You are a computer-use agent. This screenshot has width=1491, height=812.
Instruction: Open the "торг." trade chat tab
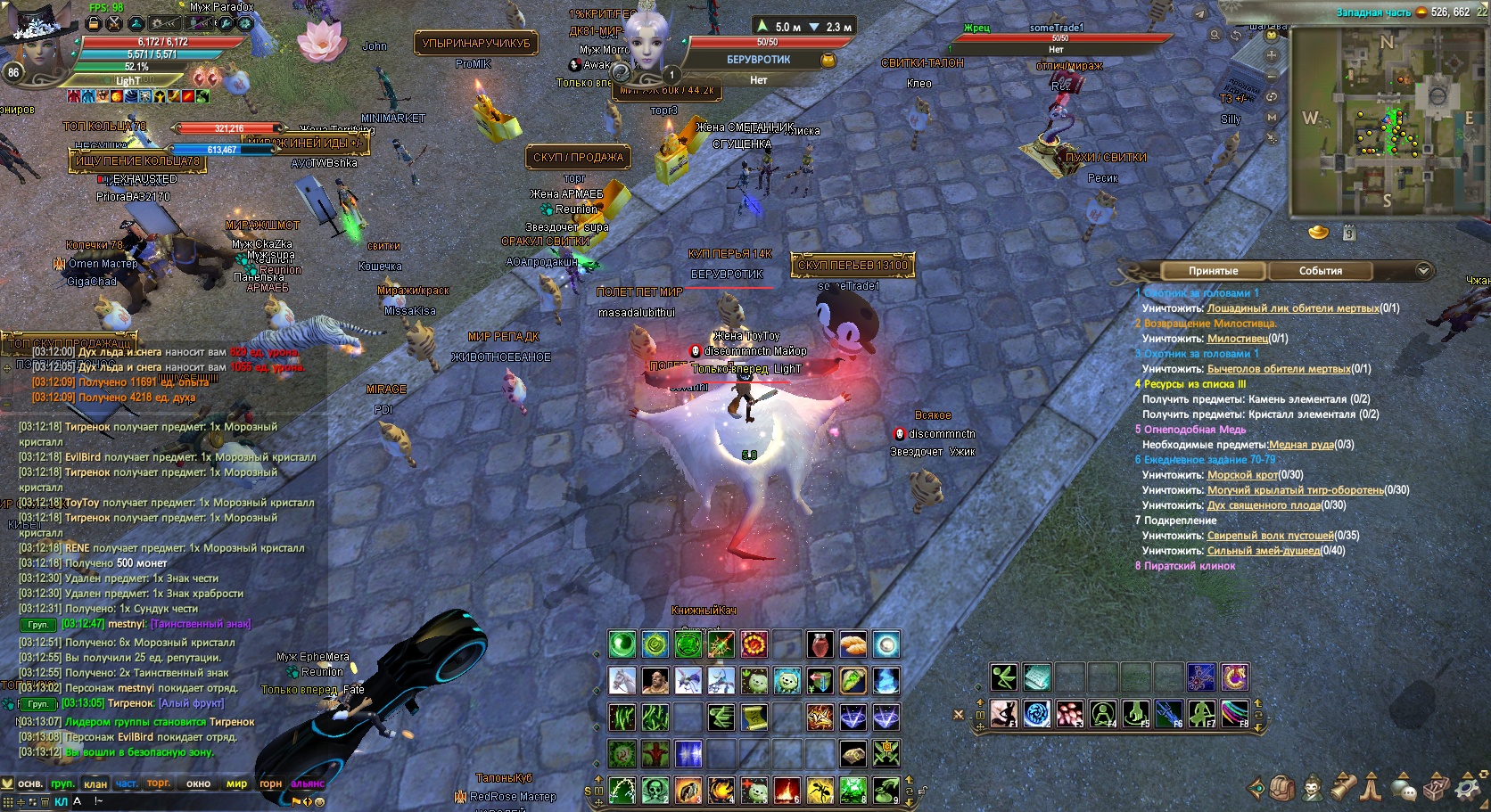[159, 784]
